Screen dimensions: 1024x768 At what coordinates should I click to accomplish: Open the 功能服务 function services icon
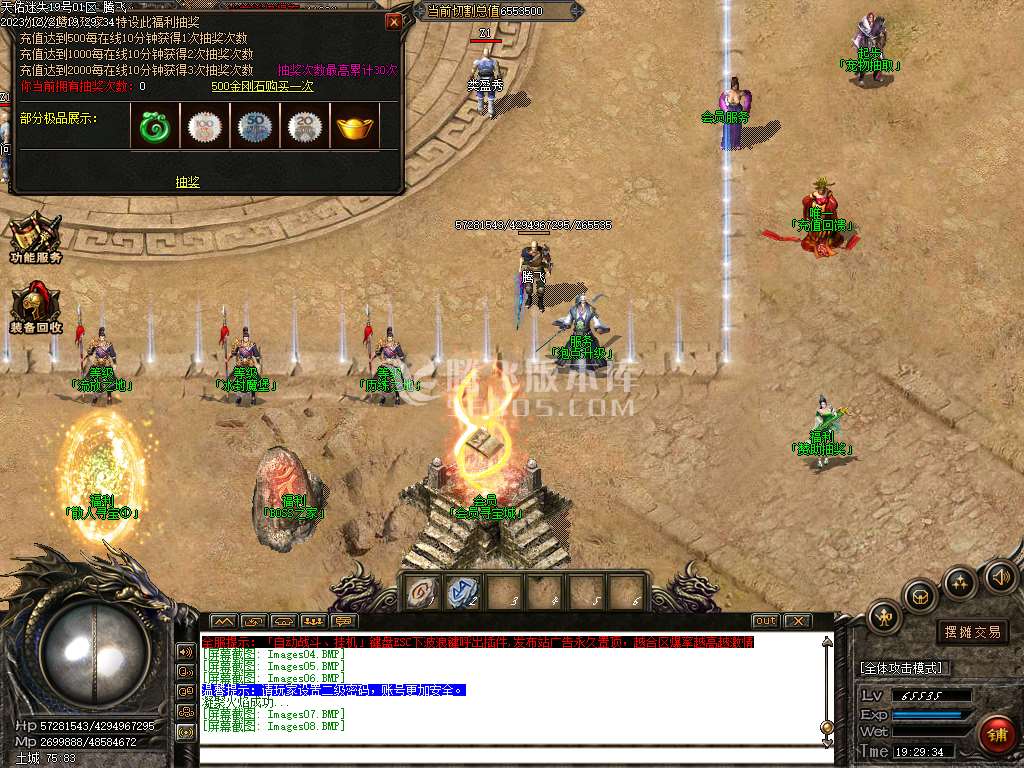coord(36,238)
